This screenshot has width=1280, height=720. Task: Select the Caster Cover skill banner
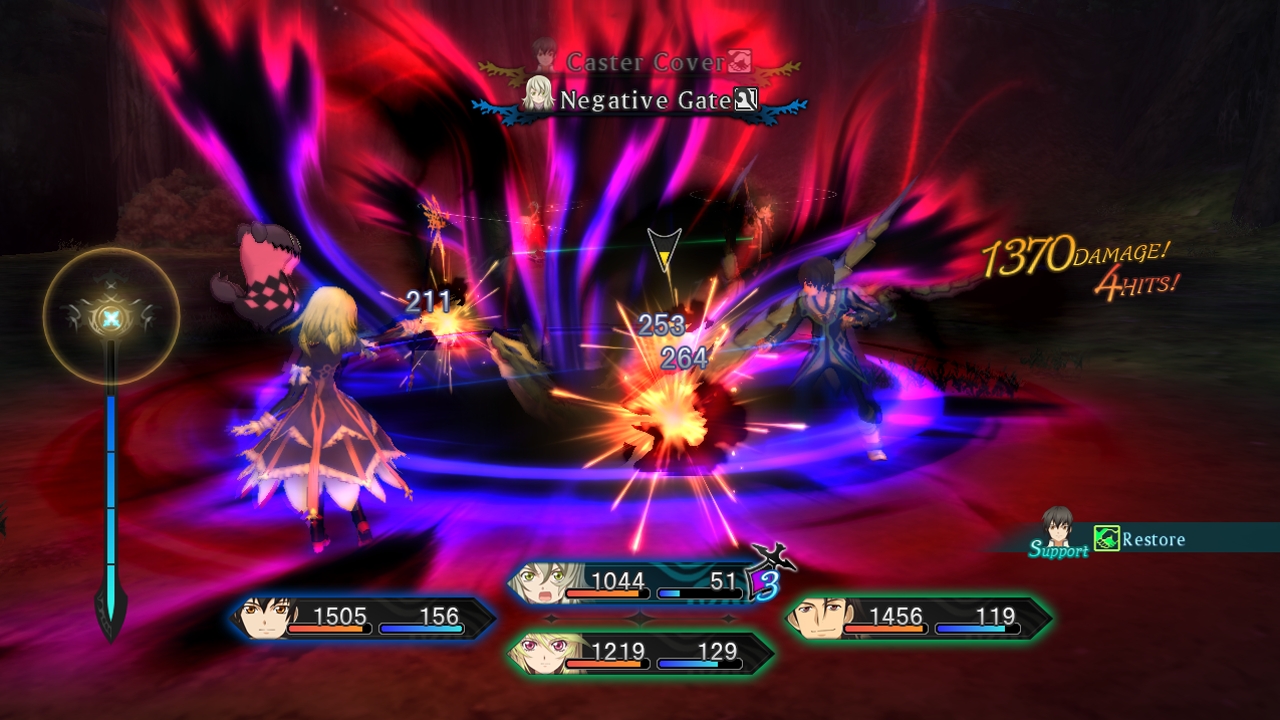645,63
